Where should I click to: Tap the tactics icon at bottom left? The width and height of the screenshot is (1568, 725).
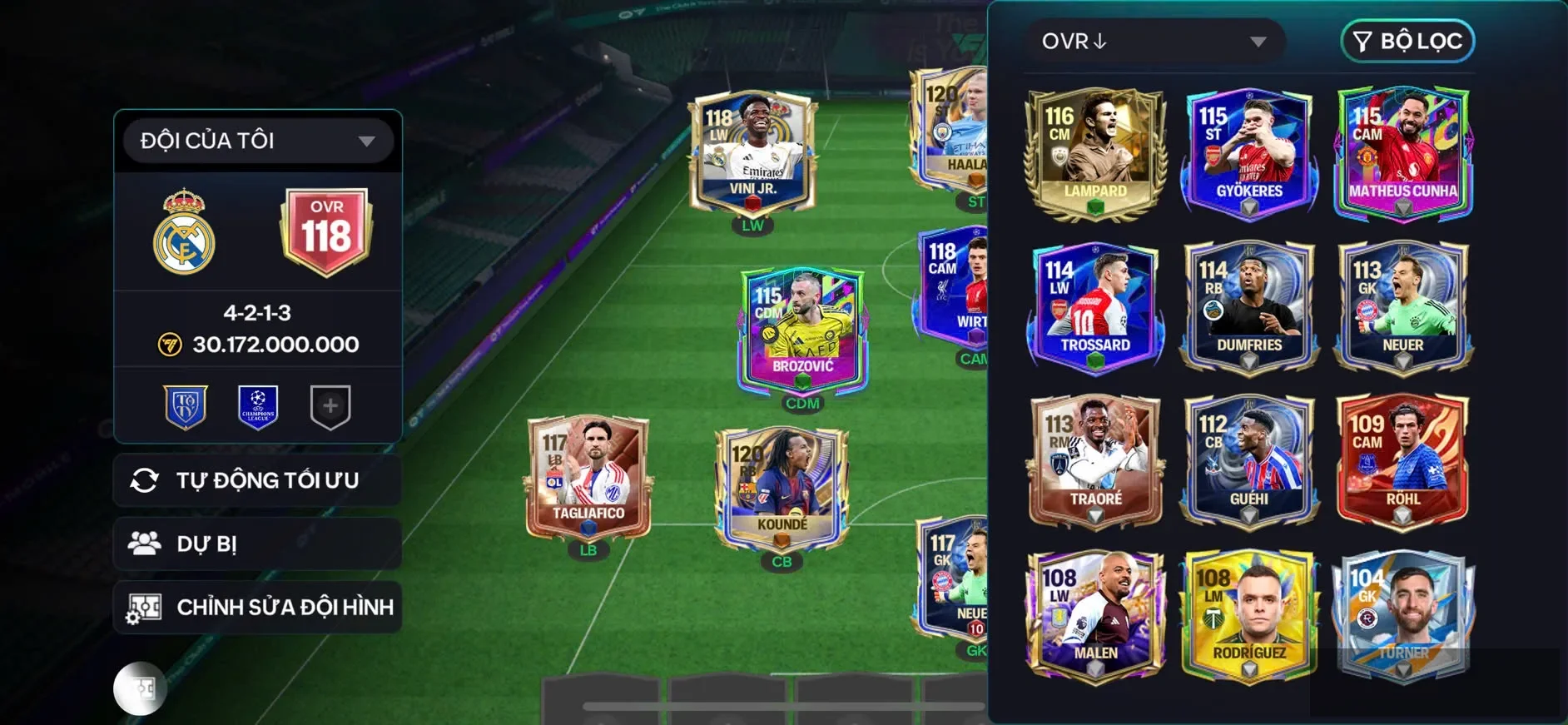(140, 688)
